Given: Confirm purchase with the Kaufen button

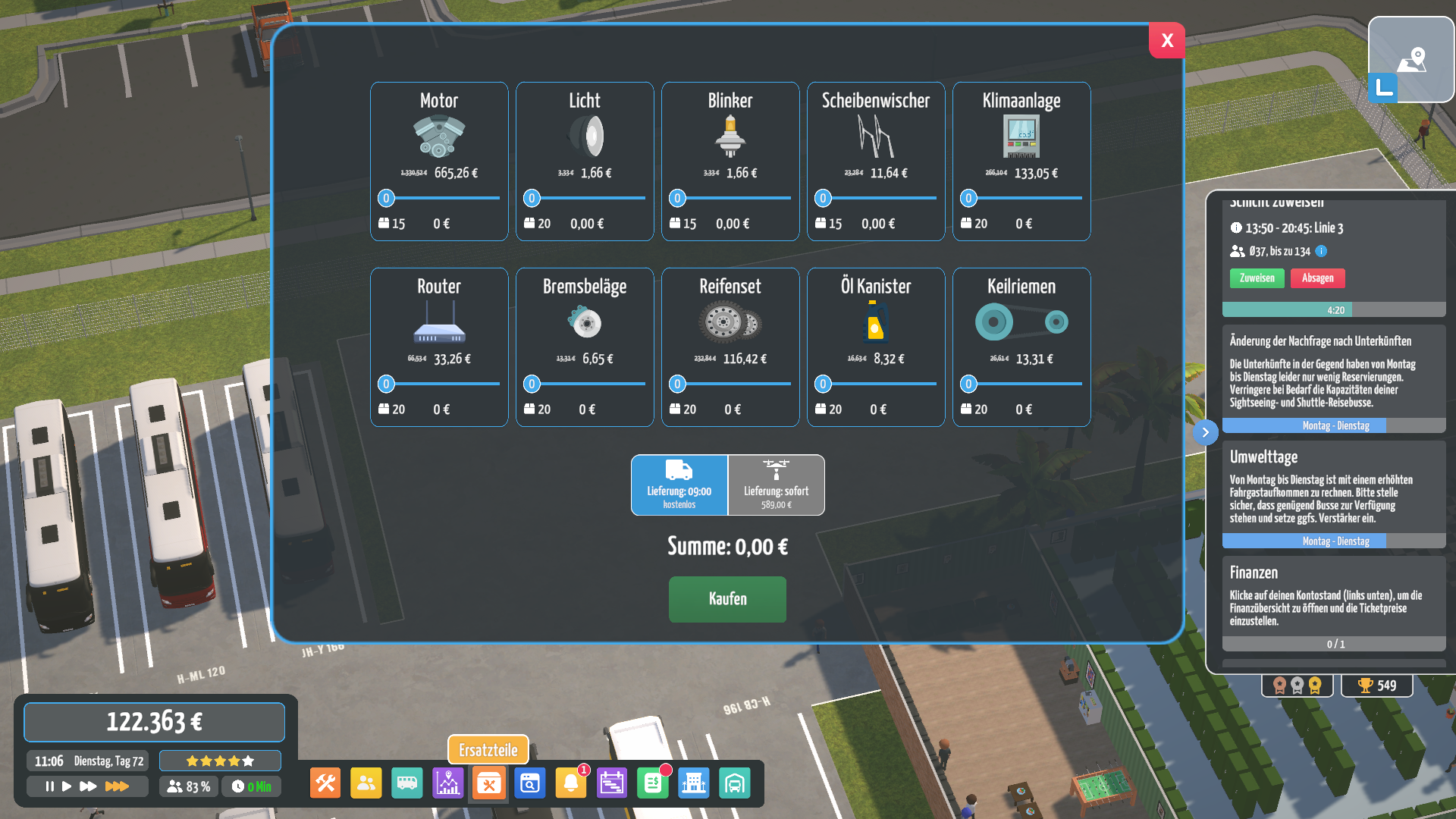Looking at the screenshot, I should (727, 599).
